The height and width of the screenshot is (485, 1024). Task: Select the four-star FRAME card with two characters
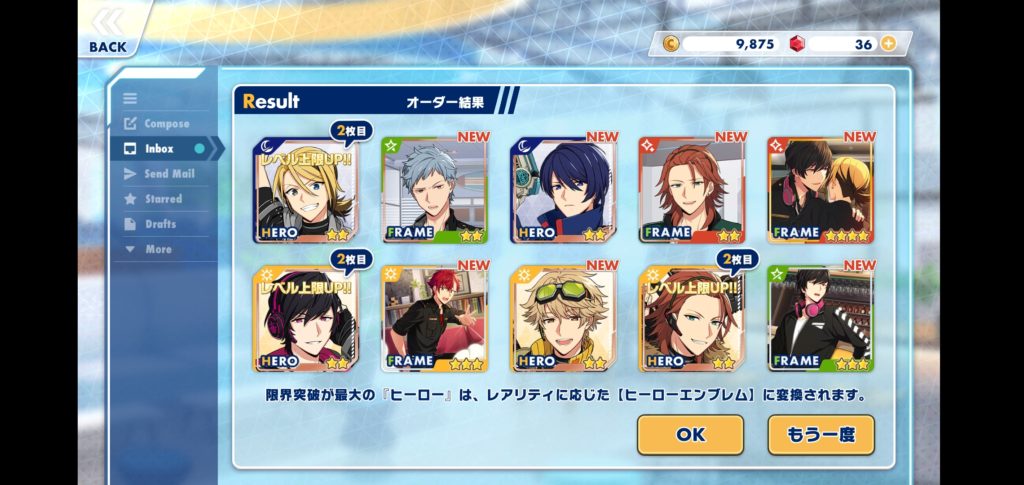point(820,190)
